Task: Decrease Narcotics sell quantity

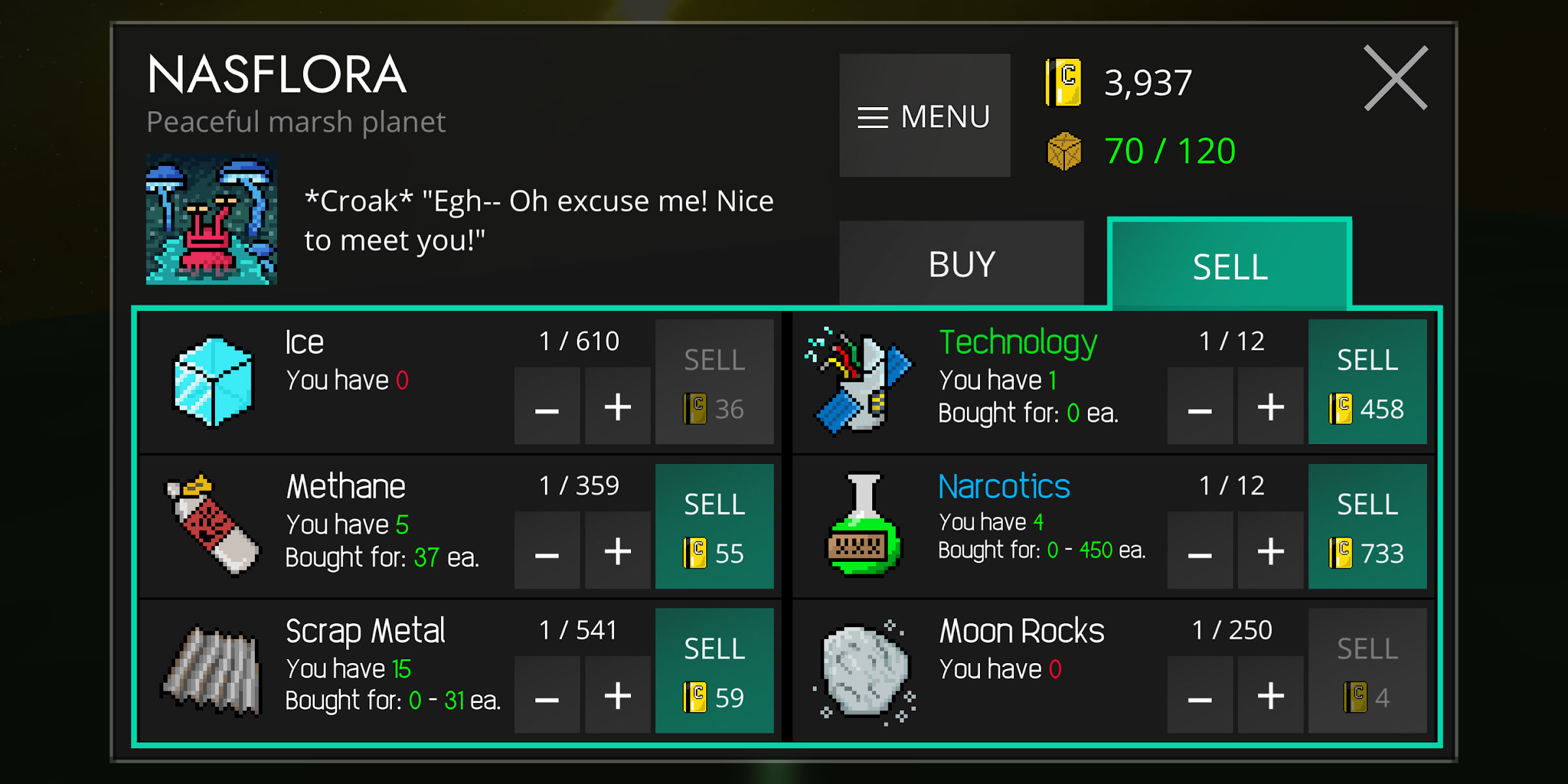Action: click(1200, 552)
